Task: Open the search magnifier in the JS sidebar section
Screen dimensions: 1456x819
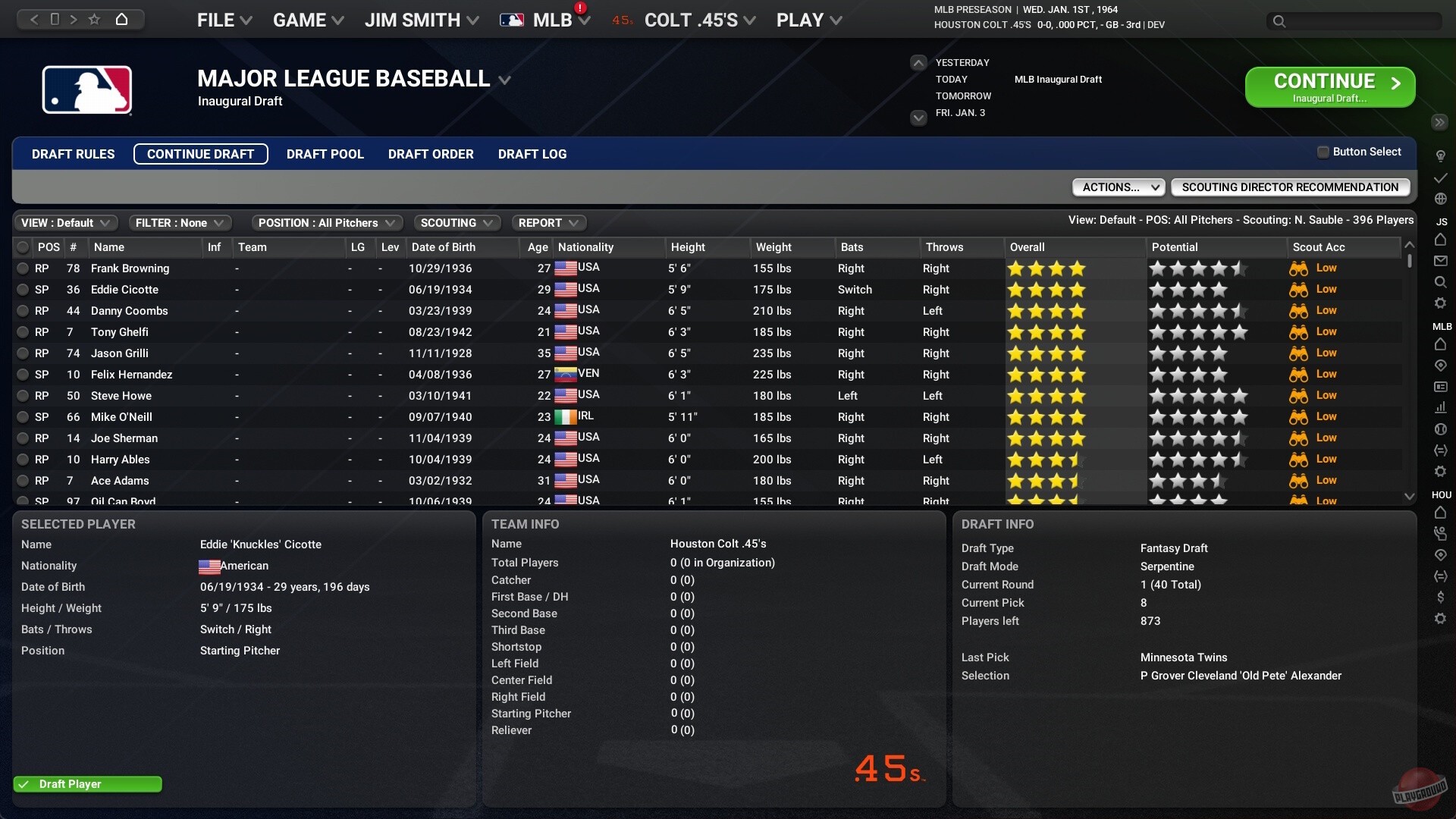Action: (1441, 281)
